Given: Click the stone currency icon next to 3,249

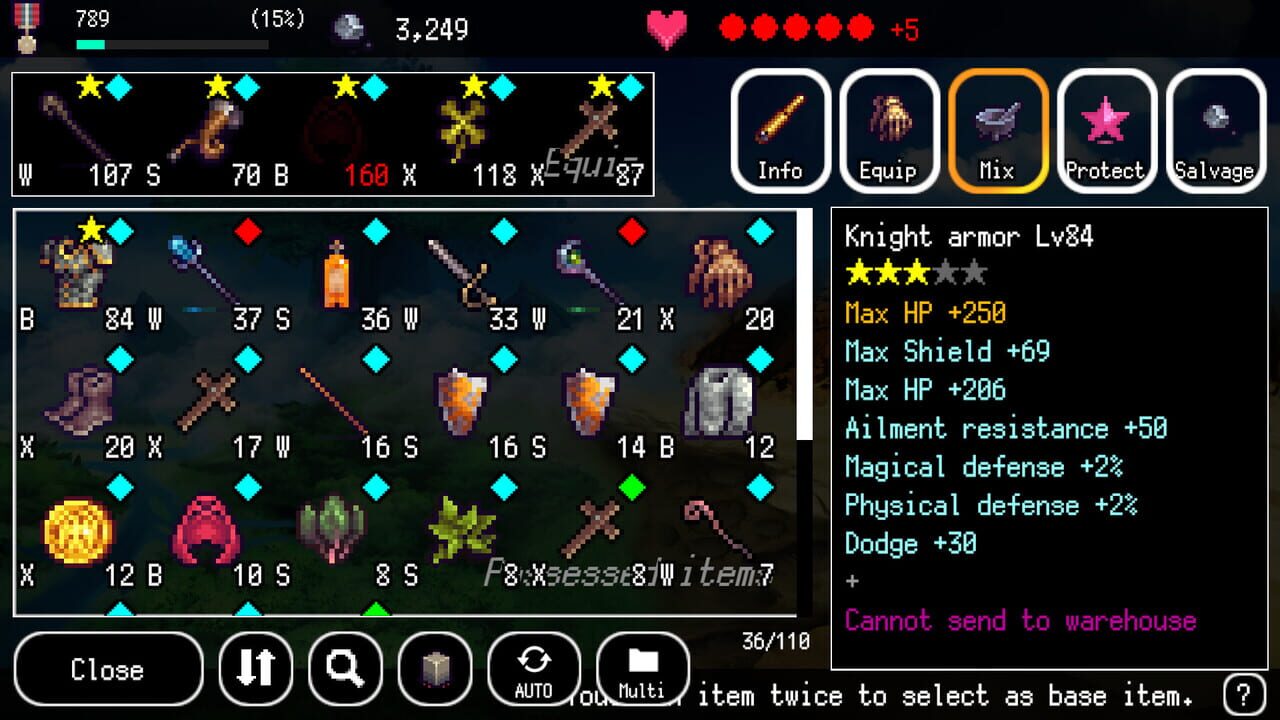Looking at the screenshot, I should pos(349,28).
